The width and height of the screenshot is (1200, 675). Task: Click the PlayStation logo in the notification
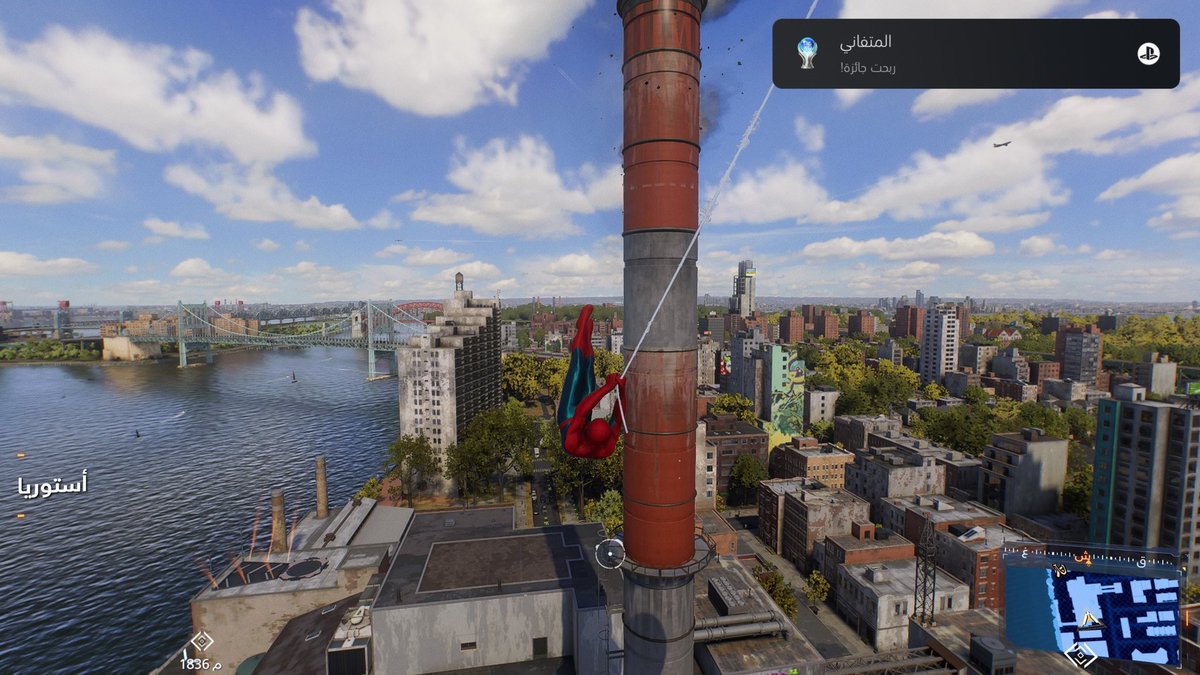tap(1148, 54)
